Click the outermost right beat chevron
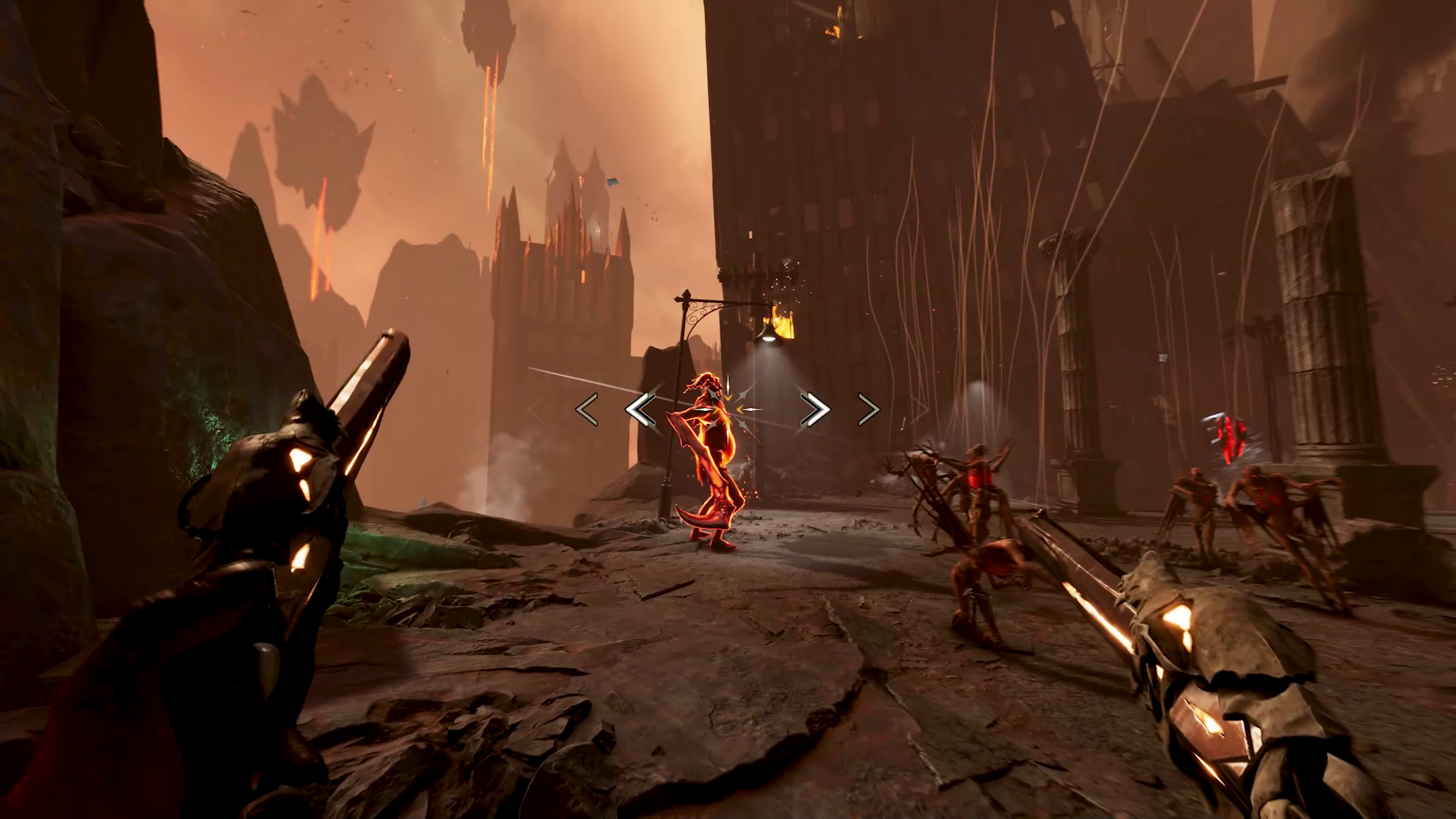 point(868,409)
